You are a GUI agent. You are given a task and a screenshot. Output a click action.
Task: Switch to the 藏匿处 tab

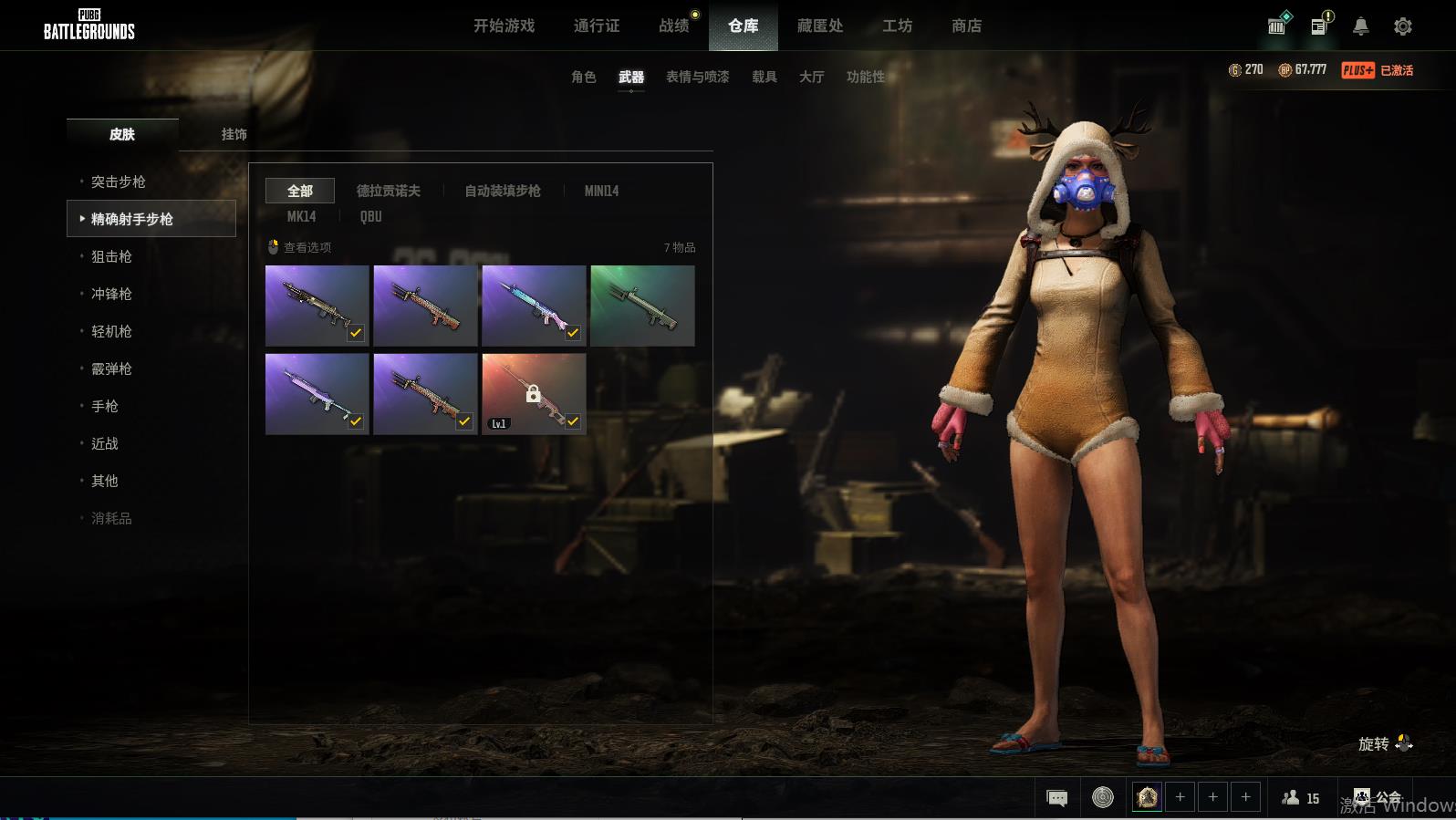819,26
